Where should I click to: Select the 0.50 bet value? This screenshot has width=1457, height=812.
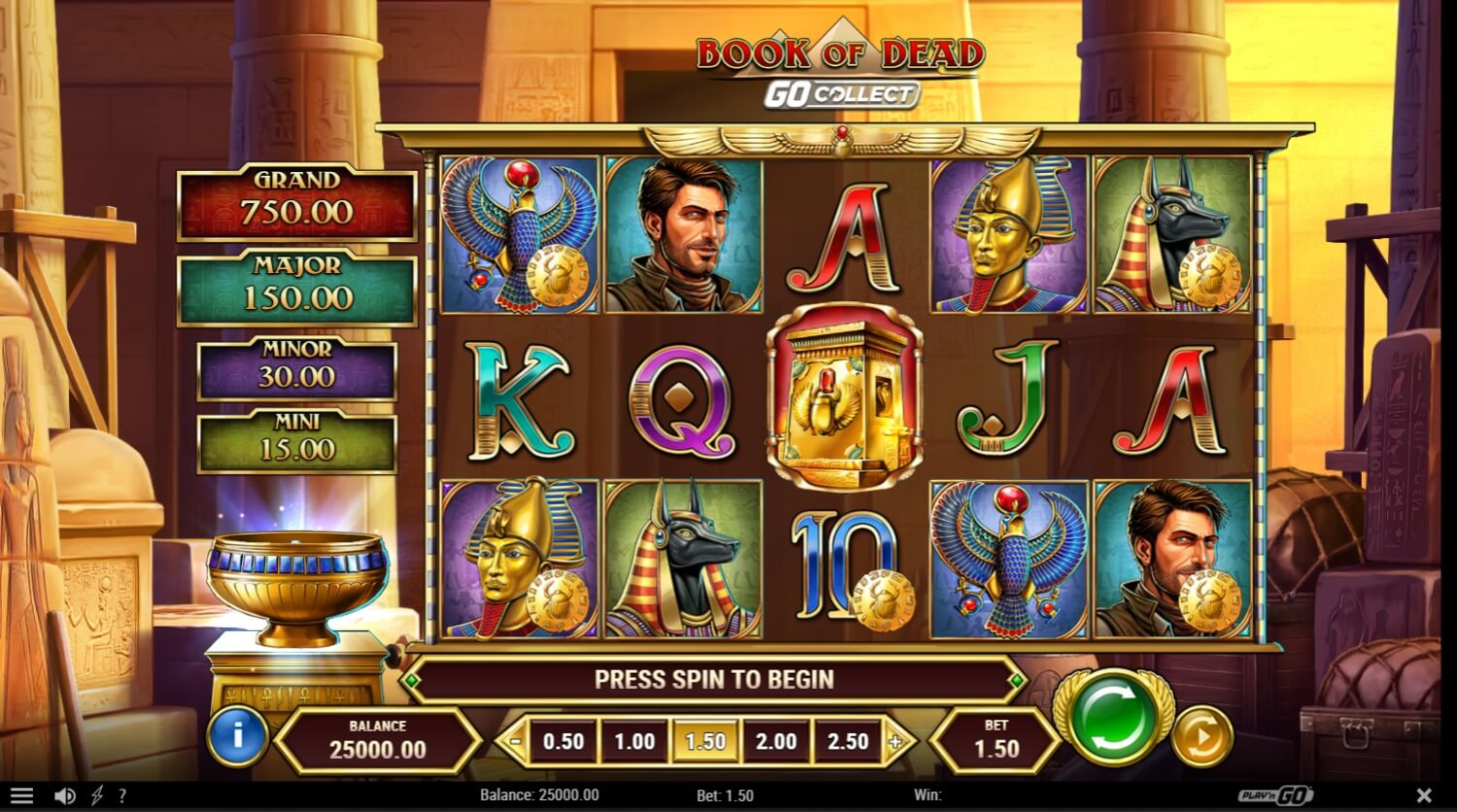pos(563,742)
